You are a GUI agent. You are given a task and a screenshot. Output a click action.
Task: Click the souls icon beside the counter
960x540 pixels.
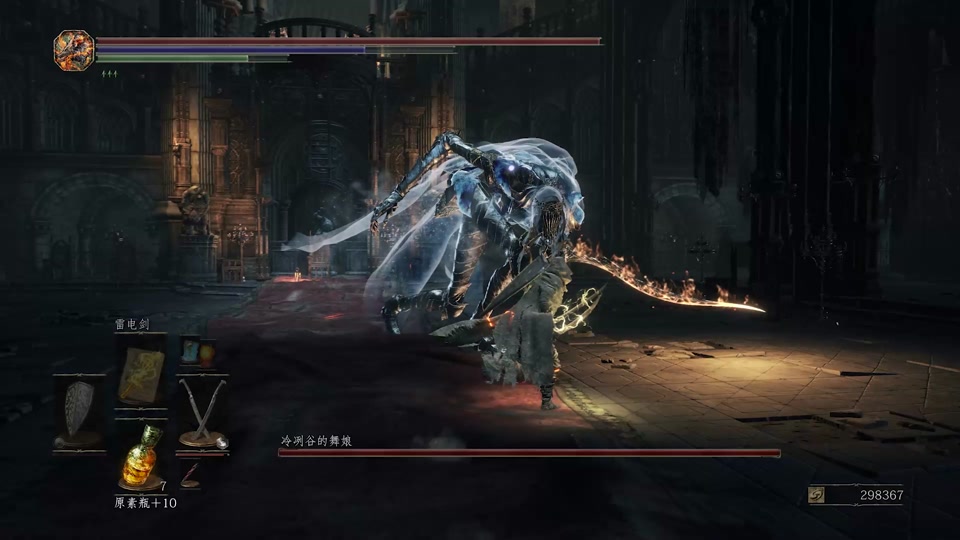[817, 495]
